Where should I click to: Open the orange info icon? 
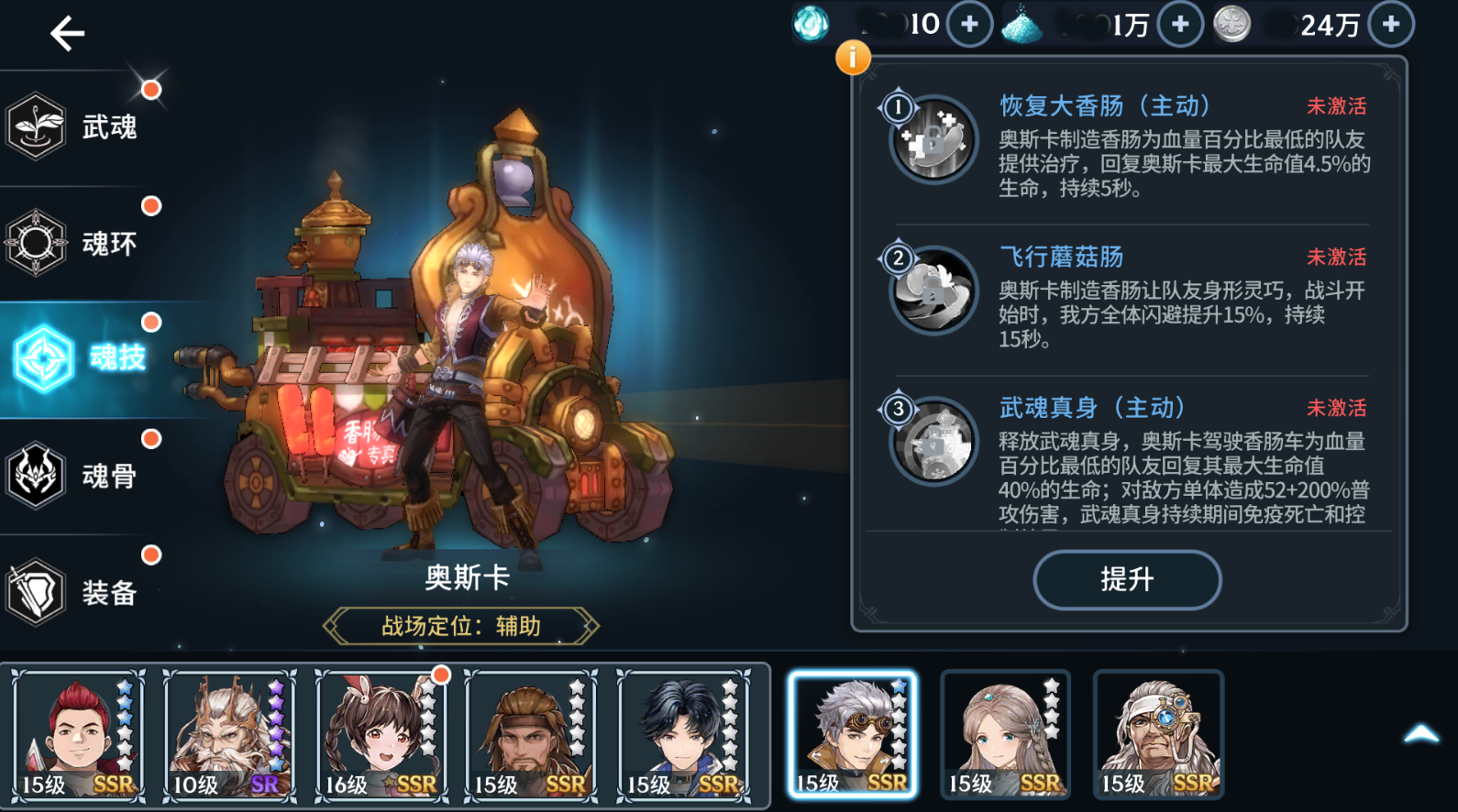point(853,58)
